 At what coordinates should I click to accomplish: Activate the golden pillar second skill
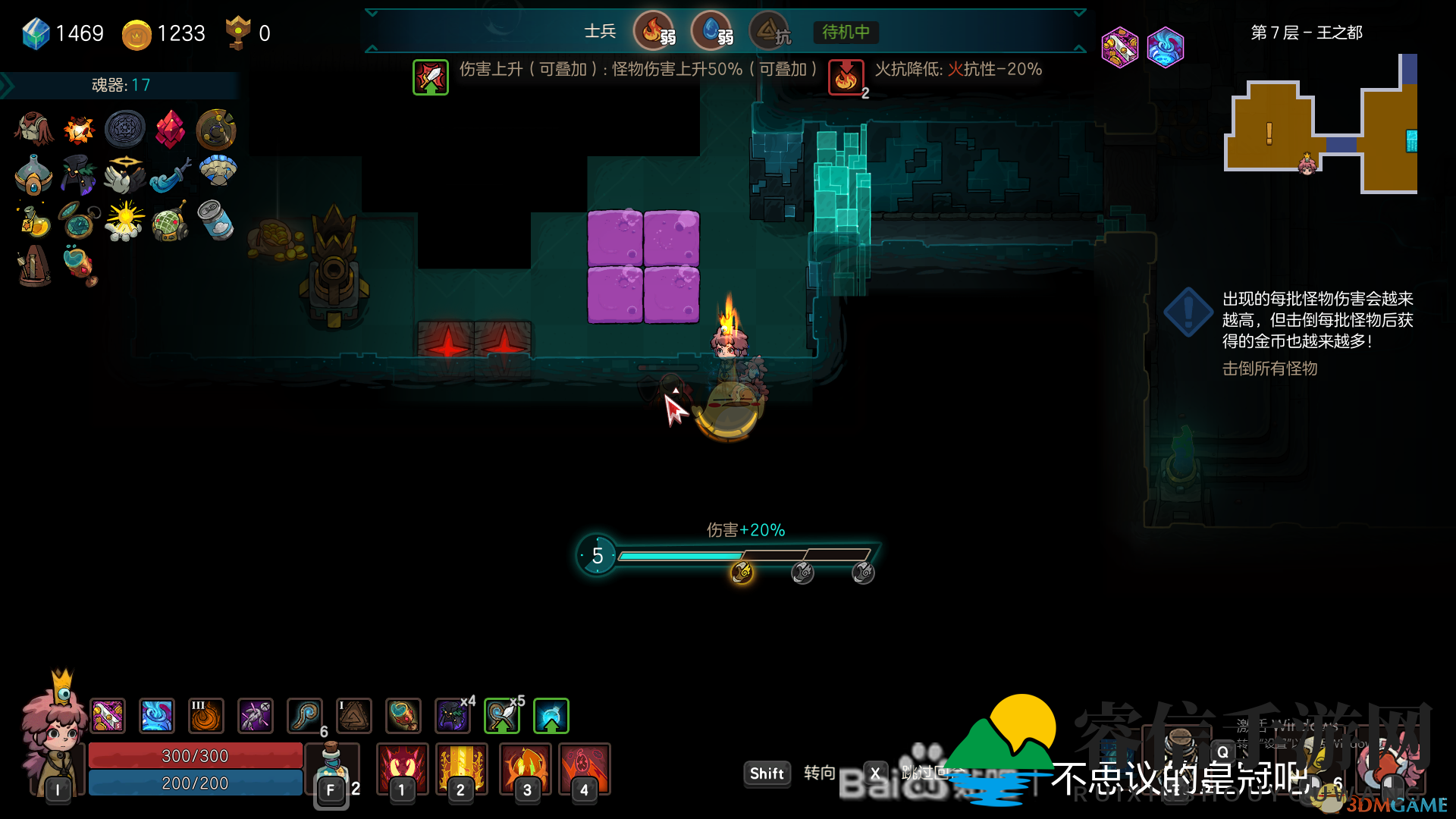point(461,767)
